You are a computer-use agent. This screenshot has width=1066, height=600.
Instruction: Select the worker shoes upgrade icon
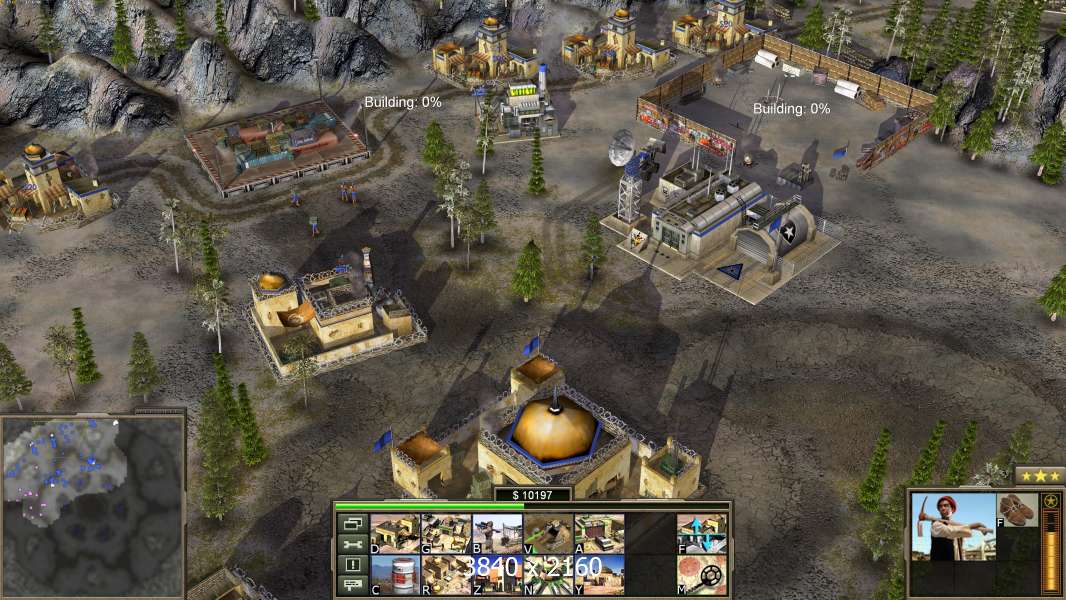point(1018,509)
